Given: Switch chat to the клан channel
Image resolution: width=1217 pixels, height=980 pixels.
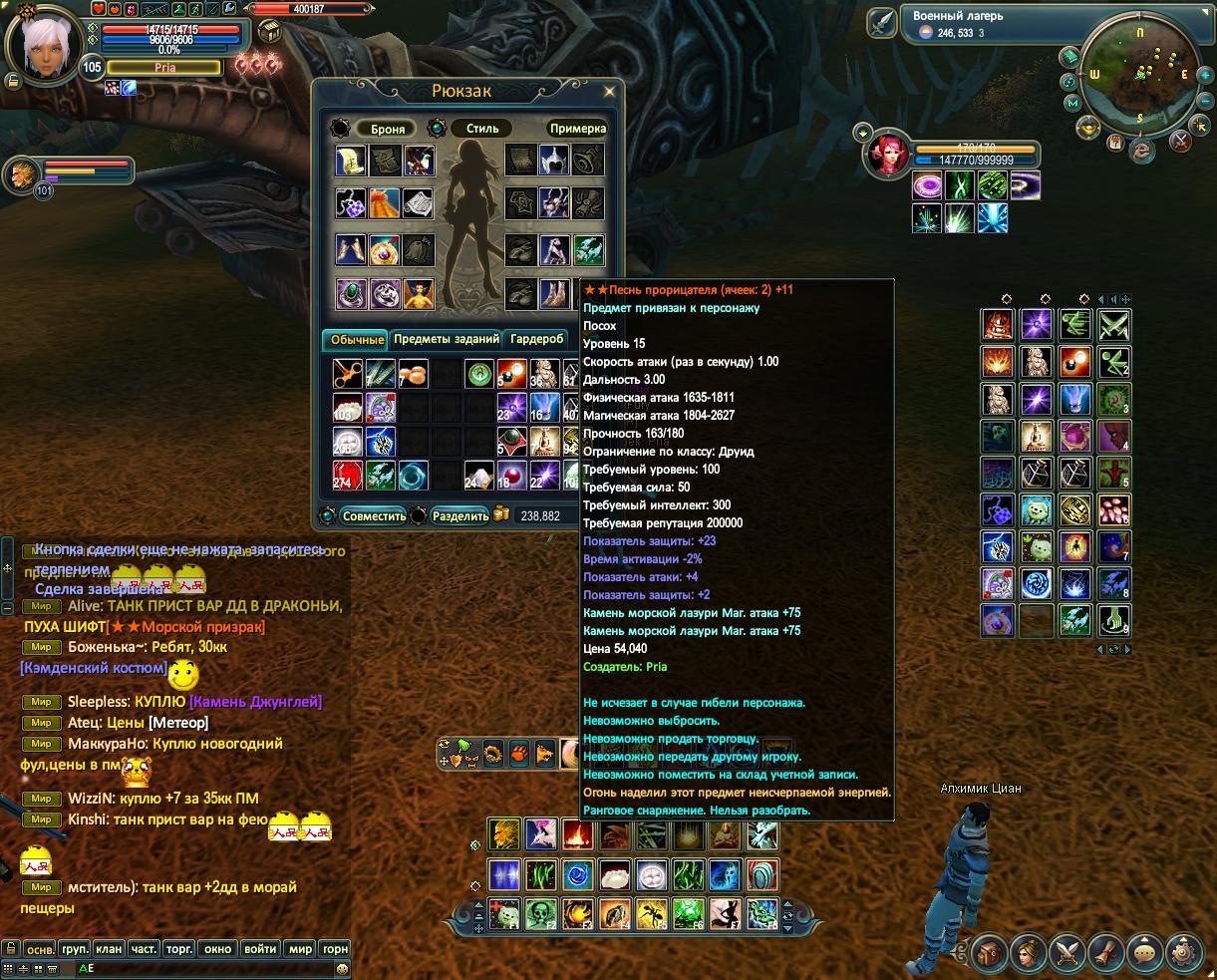Looking at the screenshot, I should point(108,949).
